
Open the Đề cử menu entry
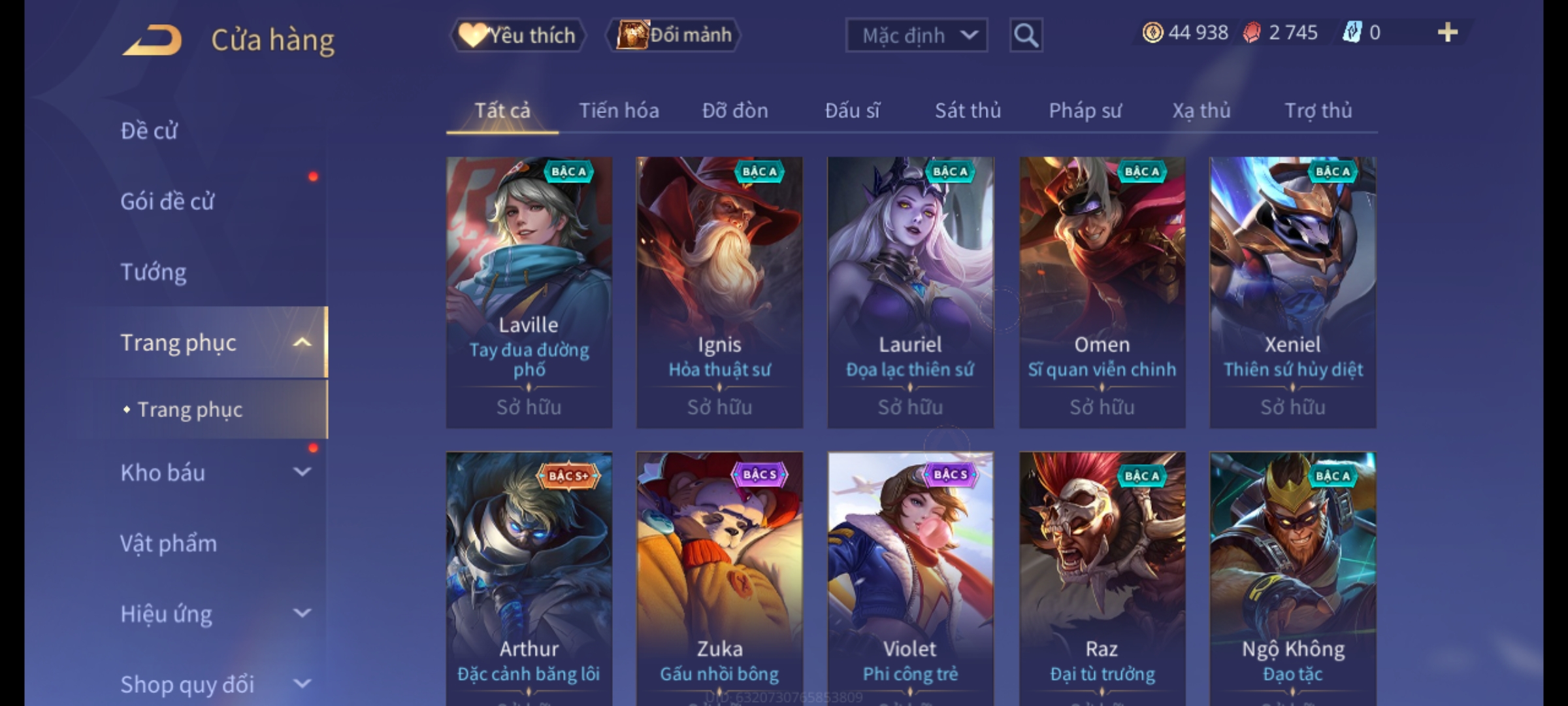point(149,131)
